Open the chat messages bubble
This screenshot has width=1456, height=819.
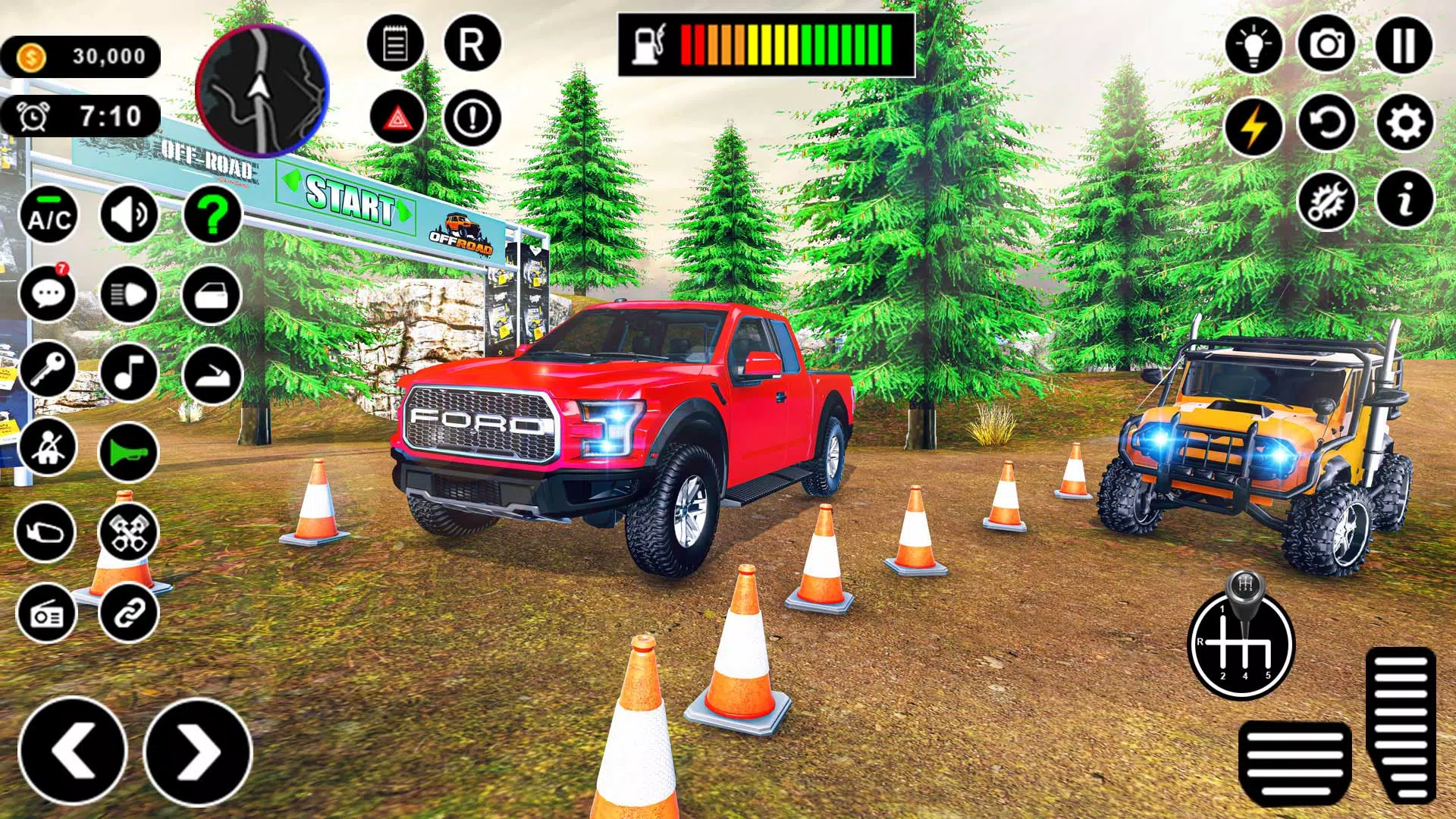pos(48,294)
